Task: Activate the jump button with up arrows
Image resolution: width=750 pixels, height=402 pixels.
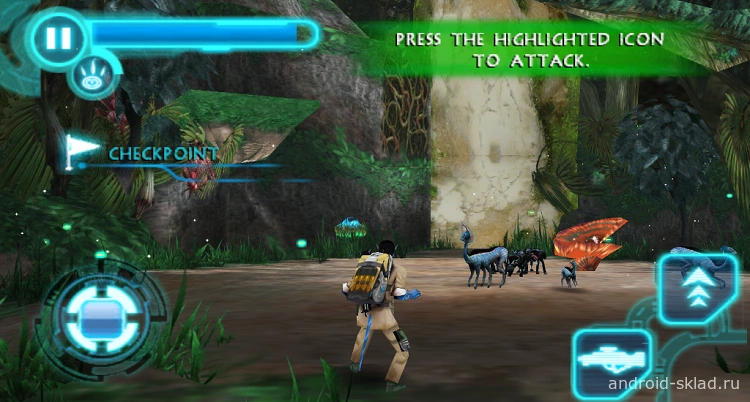Action: point(696,288)
